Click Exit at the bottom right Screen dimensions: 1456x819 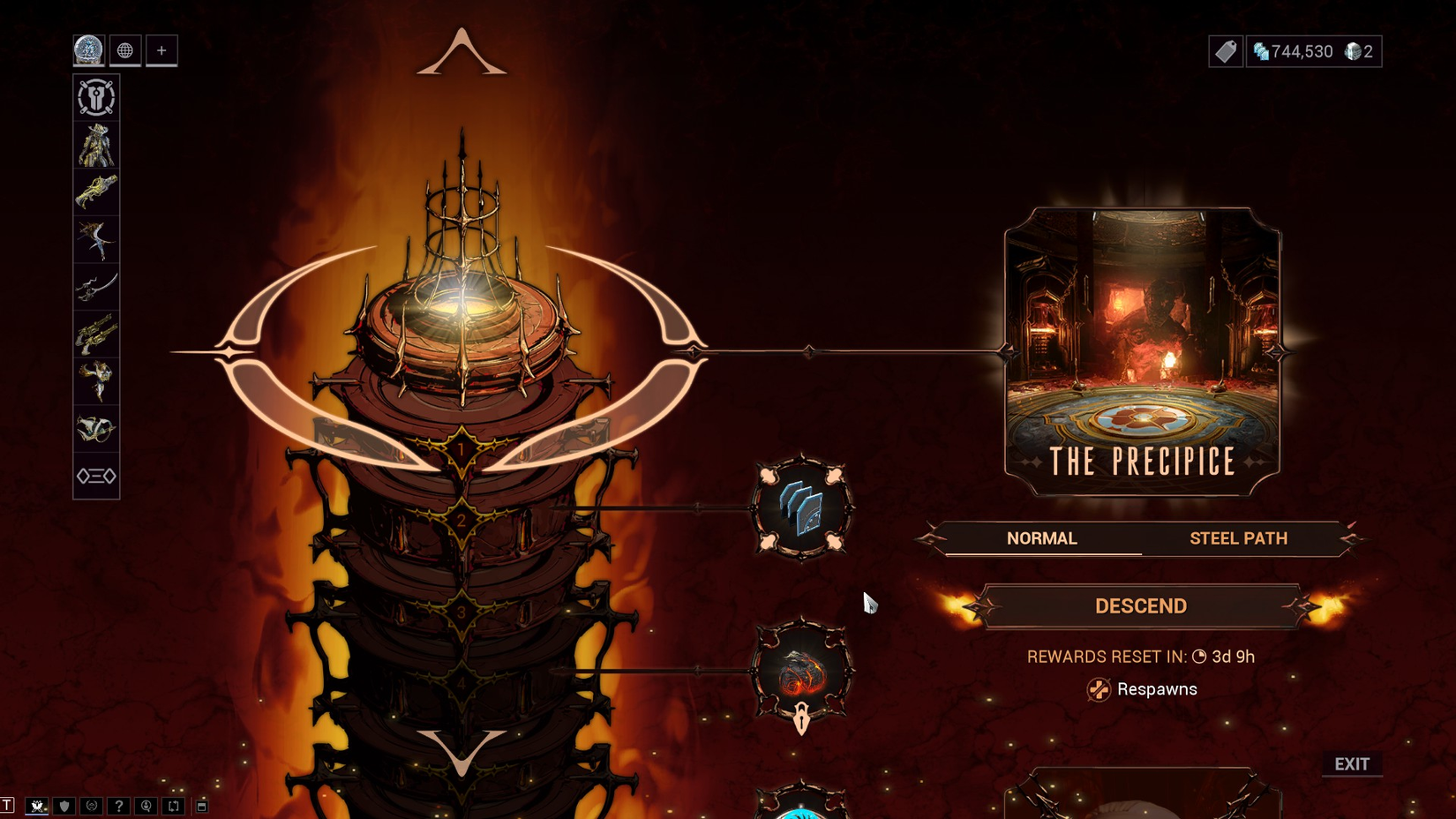1353,764
